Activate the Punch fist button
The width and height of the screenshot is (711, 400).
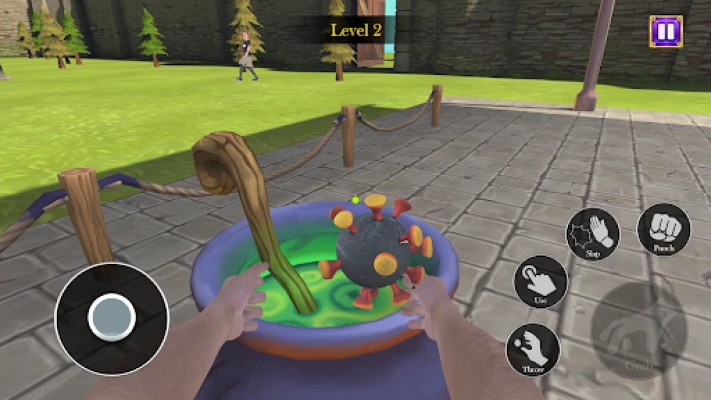pos(663,229)
